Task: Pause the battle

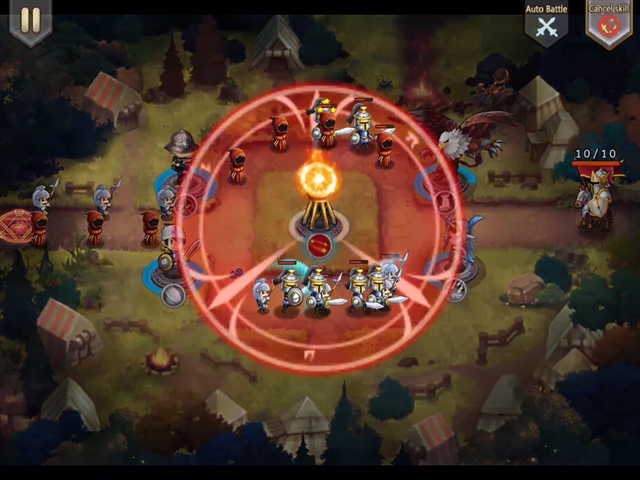Action: [30, 21]
